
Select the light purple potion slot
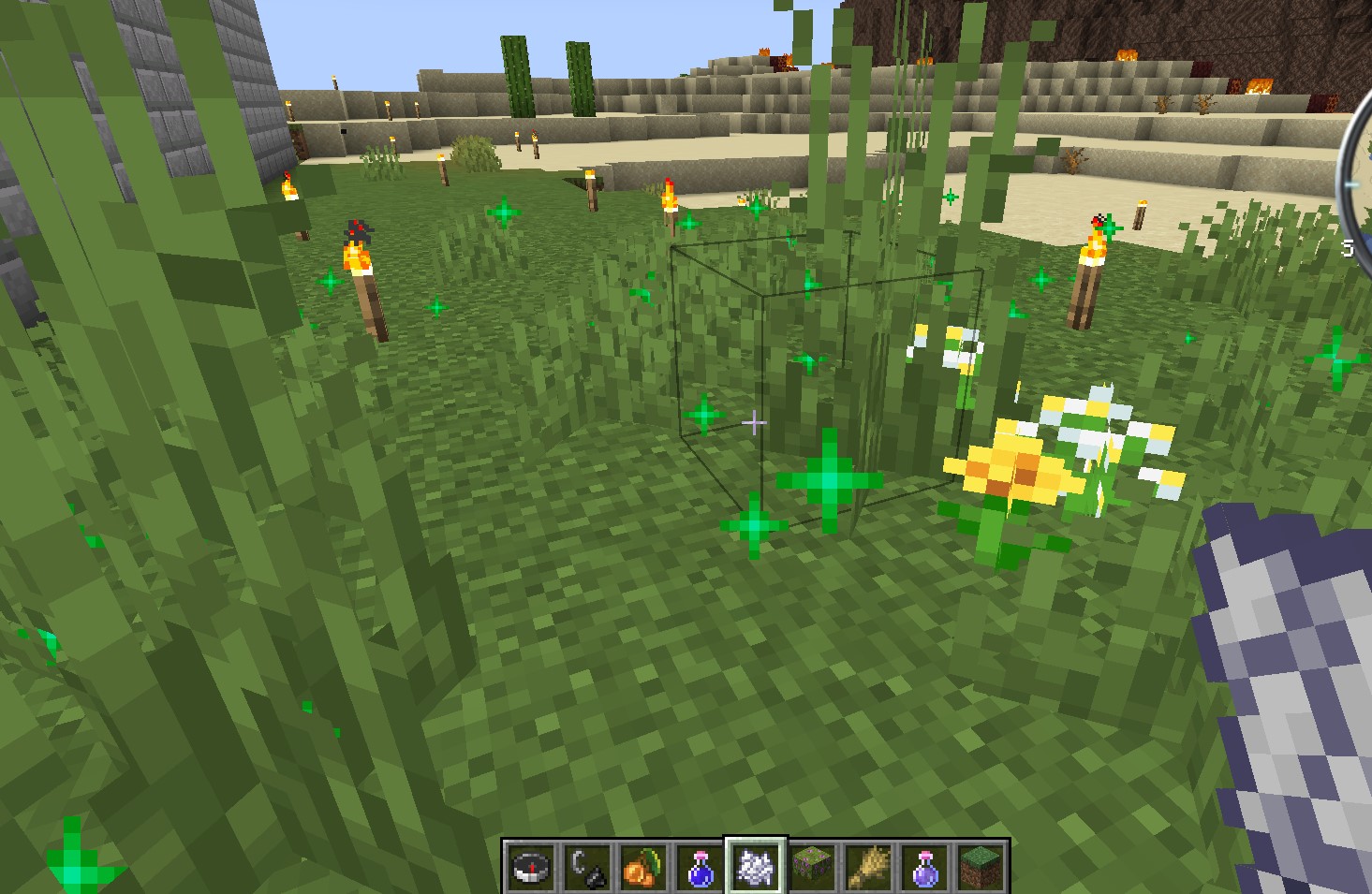pyautogui.click(x=924, y=866)
